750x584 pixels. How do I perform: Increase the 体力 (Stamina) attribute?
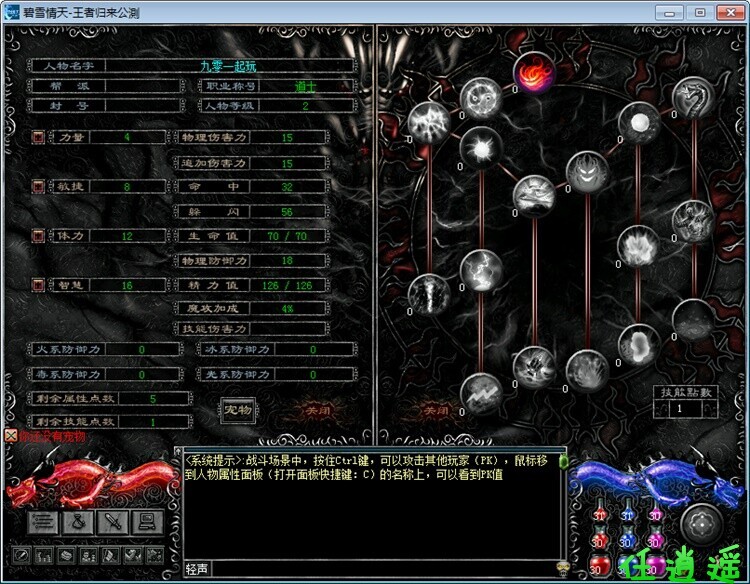[38, 236]
